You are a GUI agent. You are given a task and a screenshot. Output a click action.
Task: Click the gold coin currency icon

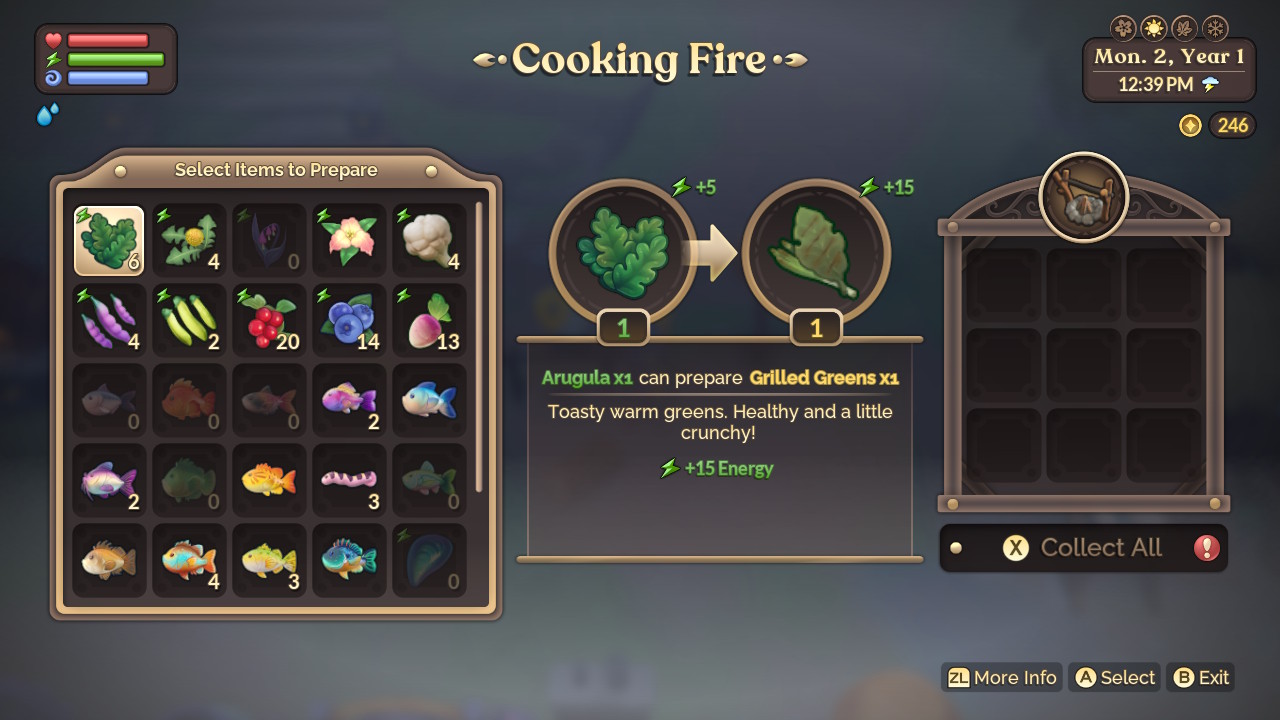(1190, 125)
